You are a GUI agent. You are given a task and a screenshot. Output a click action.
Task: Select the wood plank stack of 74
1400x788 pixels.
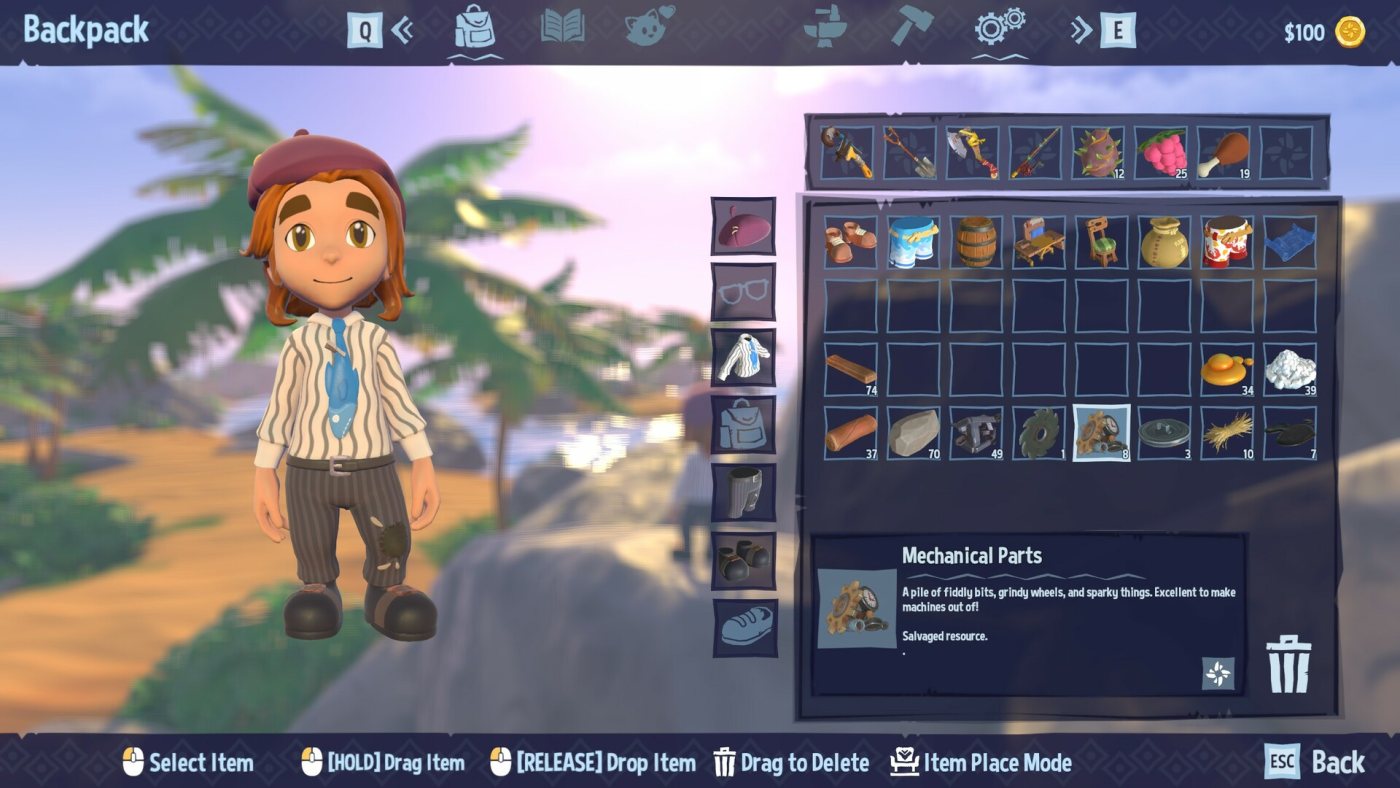coord(850,370)
